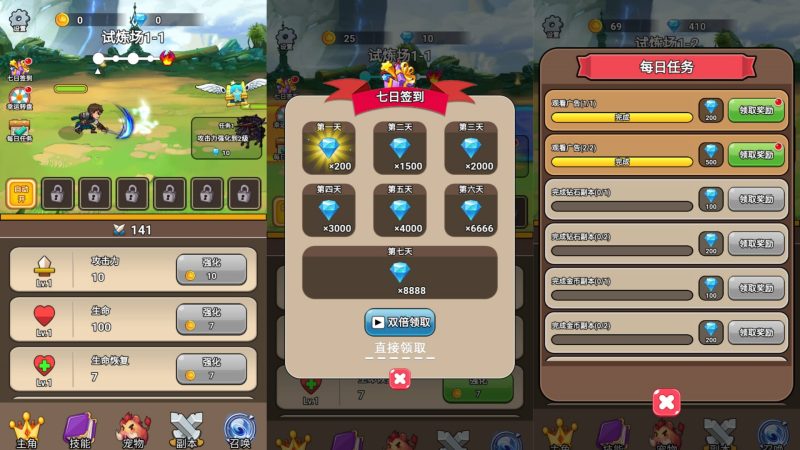Upgrade 生命 with its 强化 button
The height and width of the screenshot is (450, 800).
(211, 318)
